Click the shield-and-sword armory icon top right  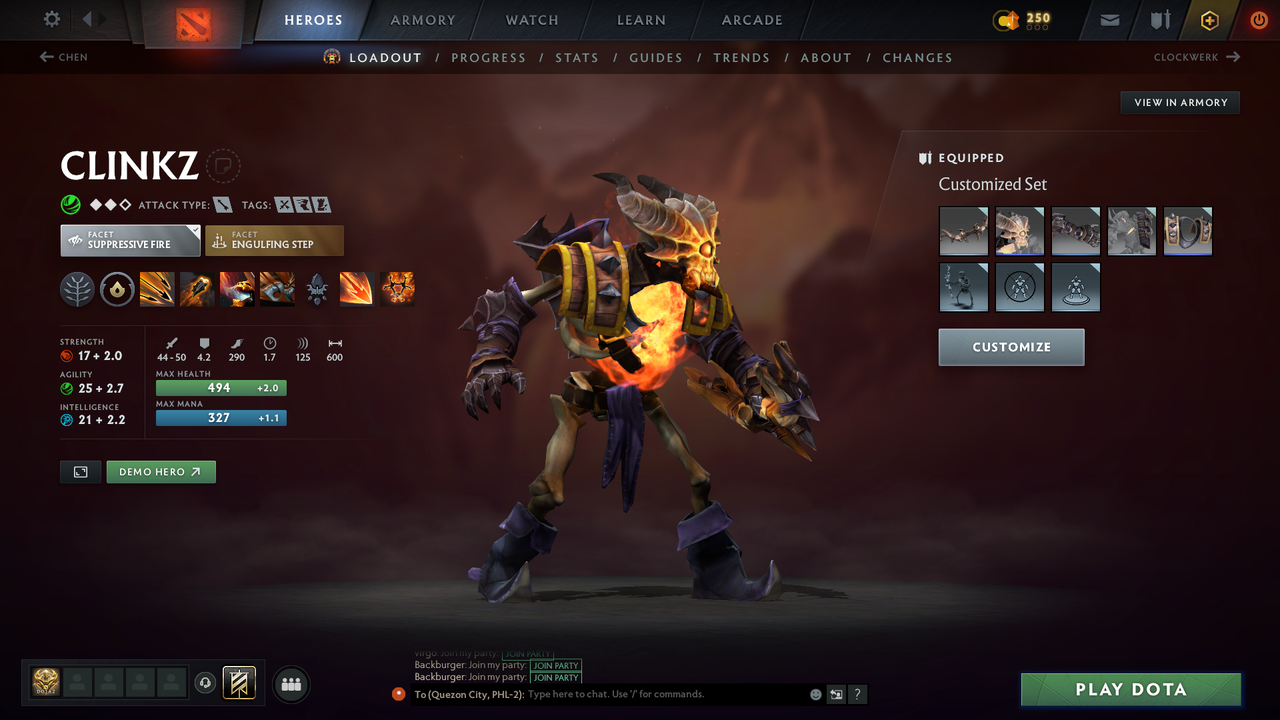(x=1160, y=19)
